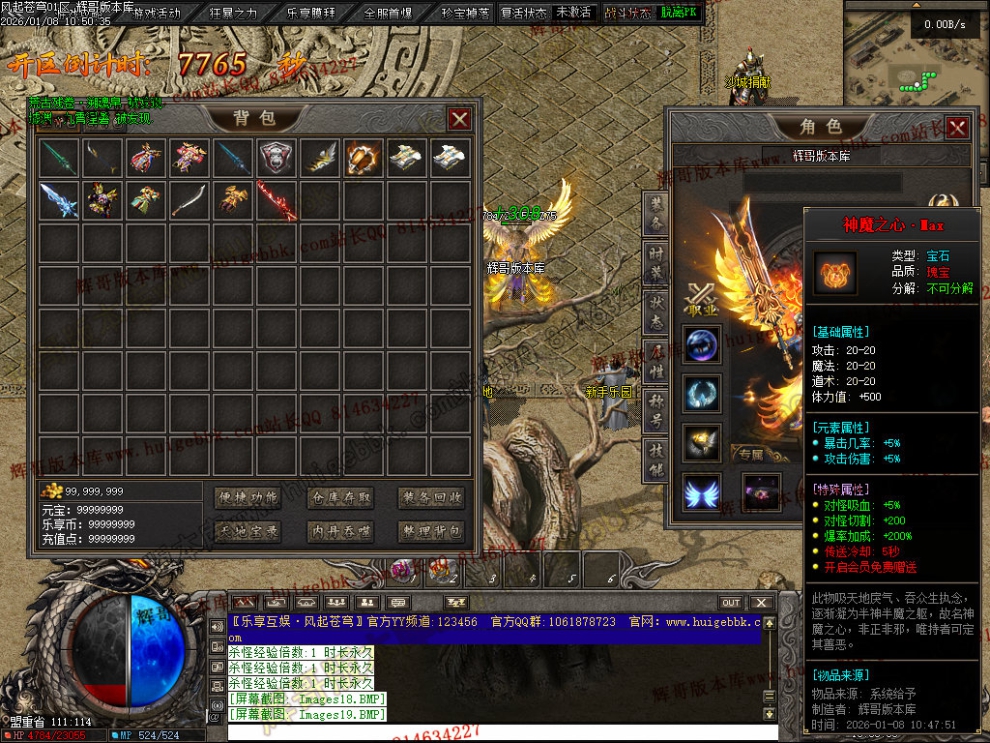The width and height of the screenshot is (990, 743).
Task: Open the 全服首爆 menu
Action: 388,13
